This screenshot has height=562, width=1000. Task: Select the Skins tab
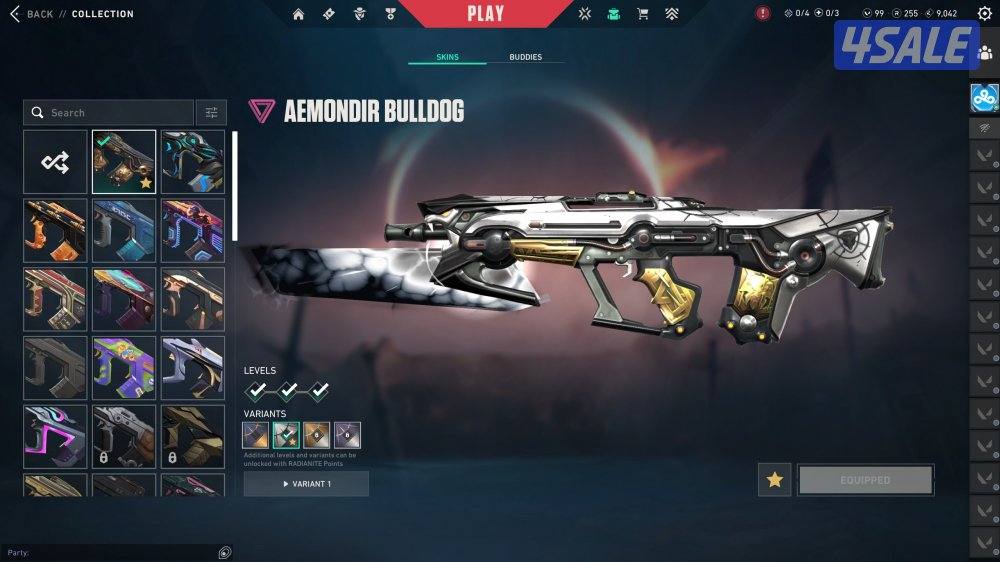pos(447,57)
